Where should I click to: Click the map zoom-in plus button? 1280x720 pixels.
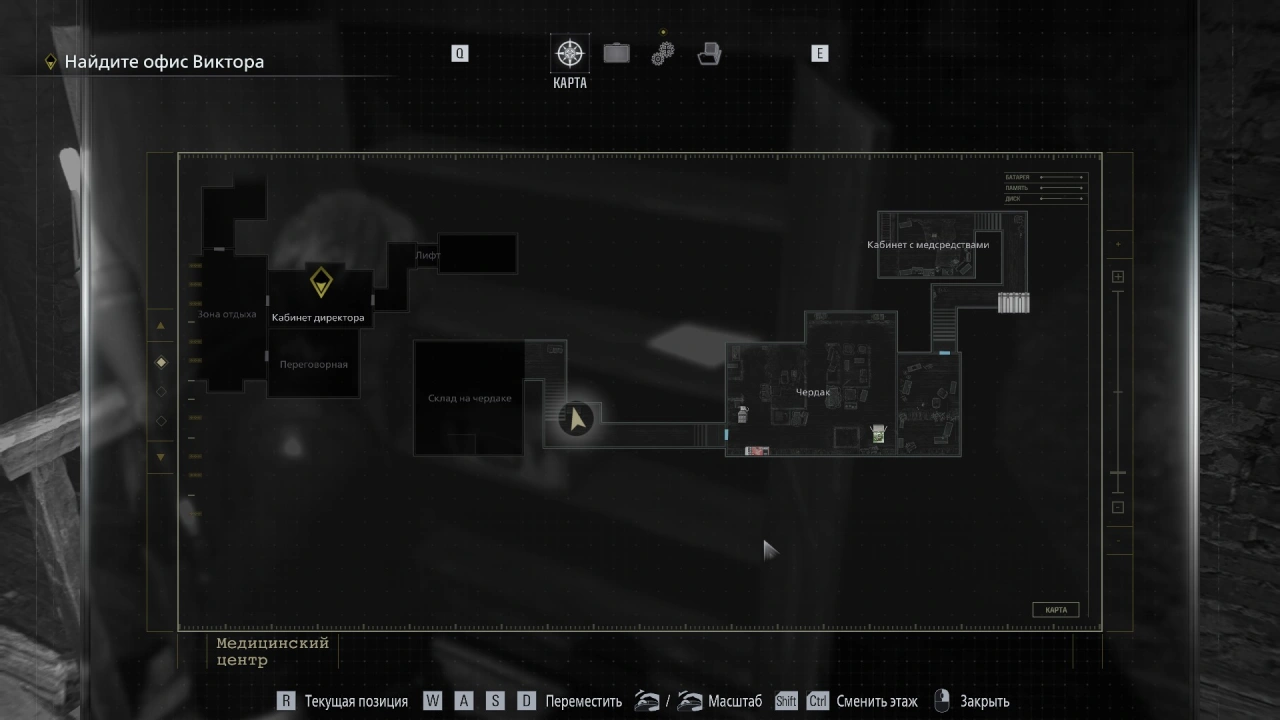(x=1118, y=277)
